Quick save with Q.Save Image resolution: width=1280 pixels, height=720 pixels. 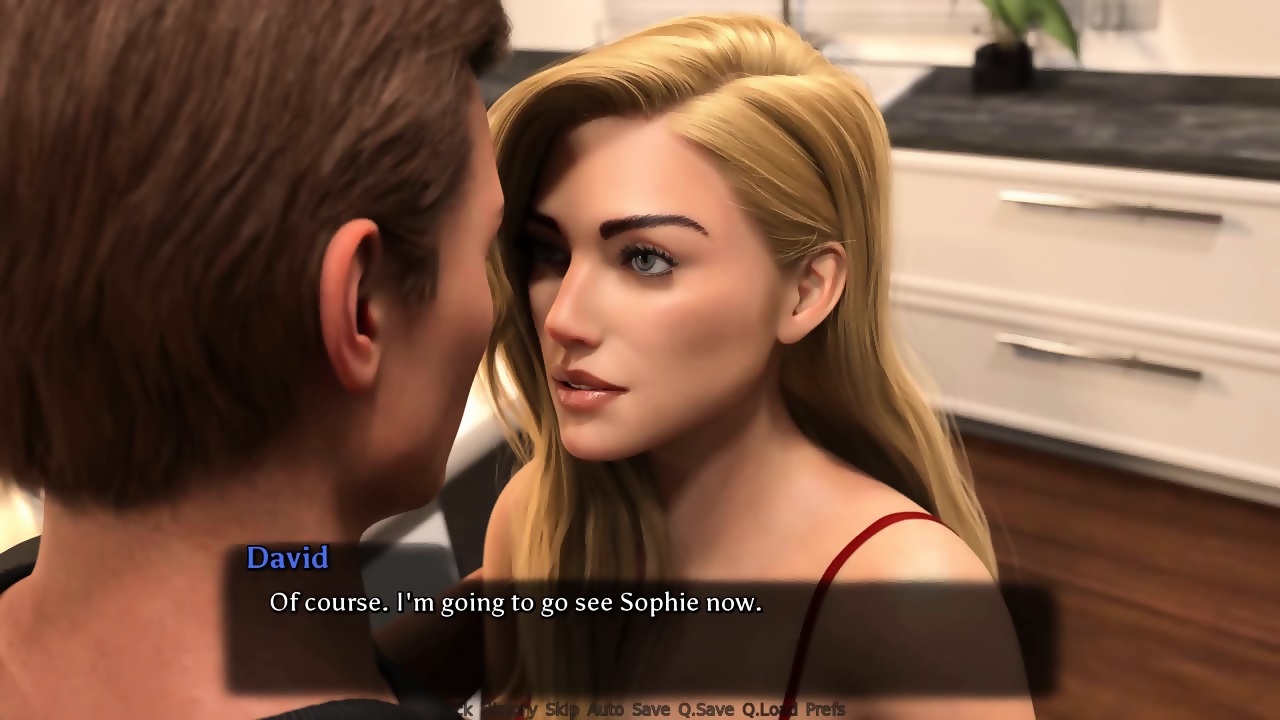click(x=705, y=710)
